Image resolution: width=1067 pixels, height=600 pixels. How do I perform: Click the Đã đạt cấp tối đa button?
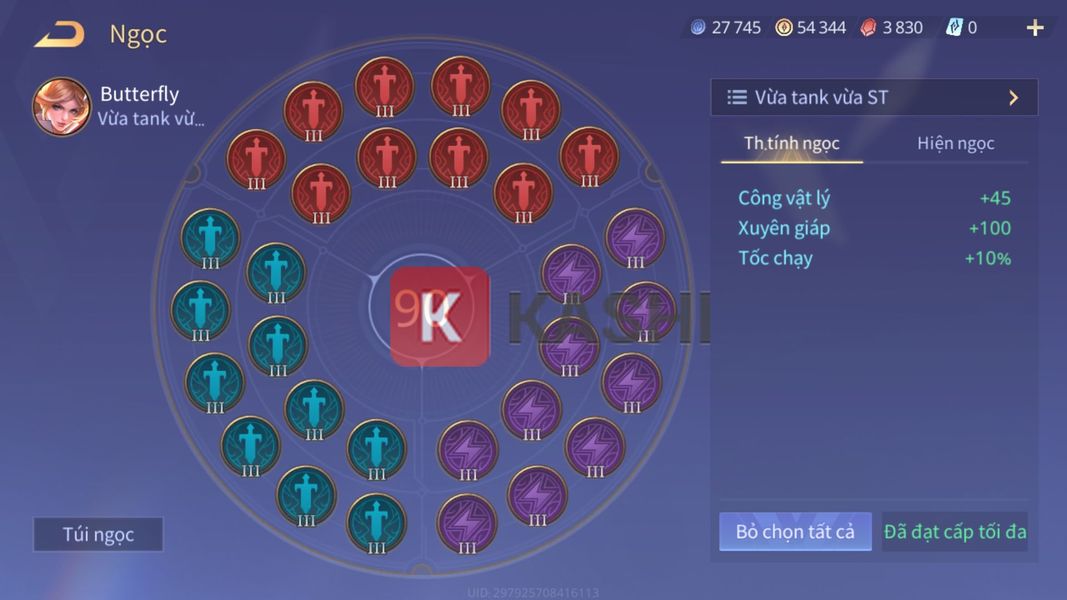tap(954, 532)
